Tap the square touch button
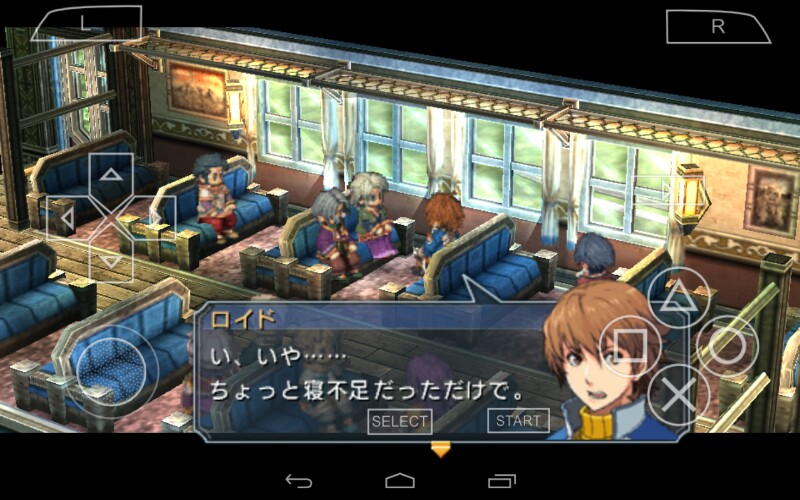 (x=629, y=346)
